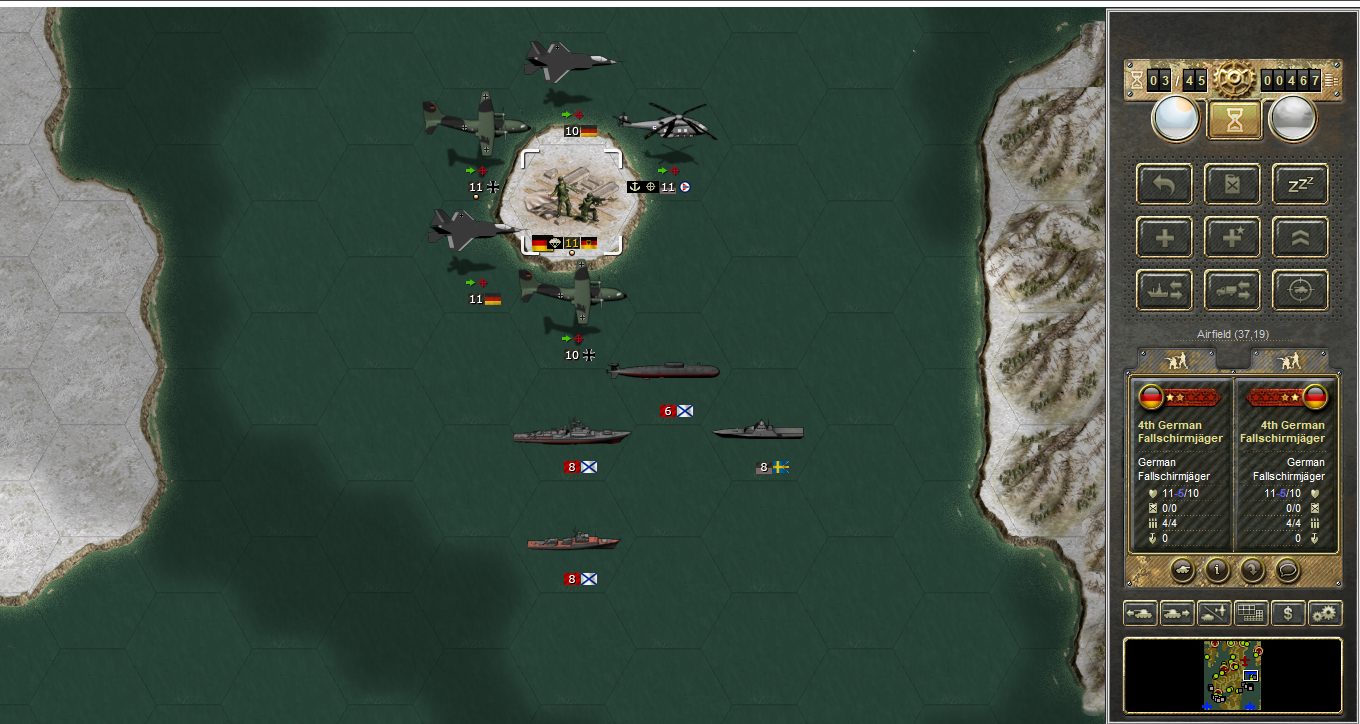This screenshot has width=1360, height=724.
Task: Put the unit to sleep with ZZZ button
Action: (1300, 184)
